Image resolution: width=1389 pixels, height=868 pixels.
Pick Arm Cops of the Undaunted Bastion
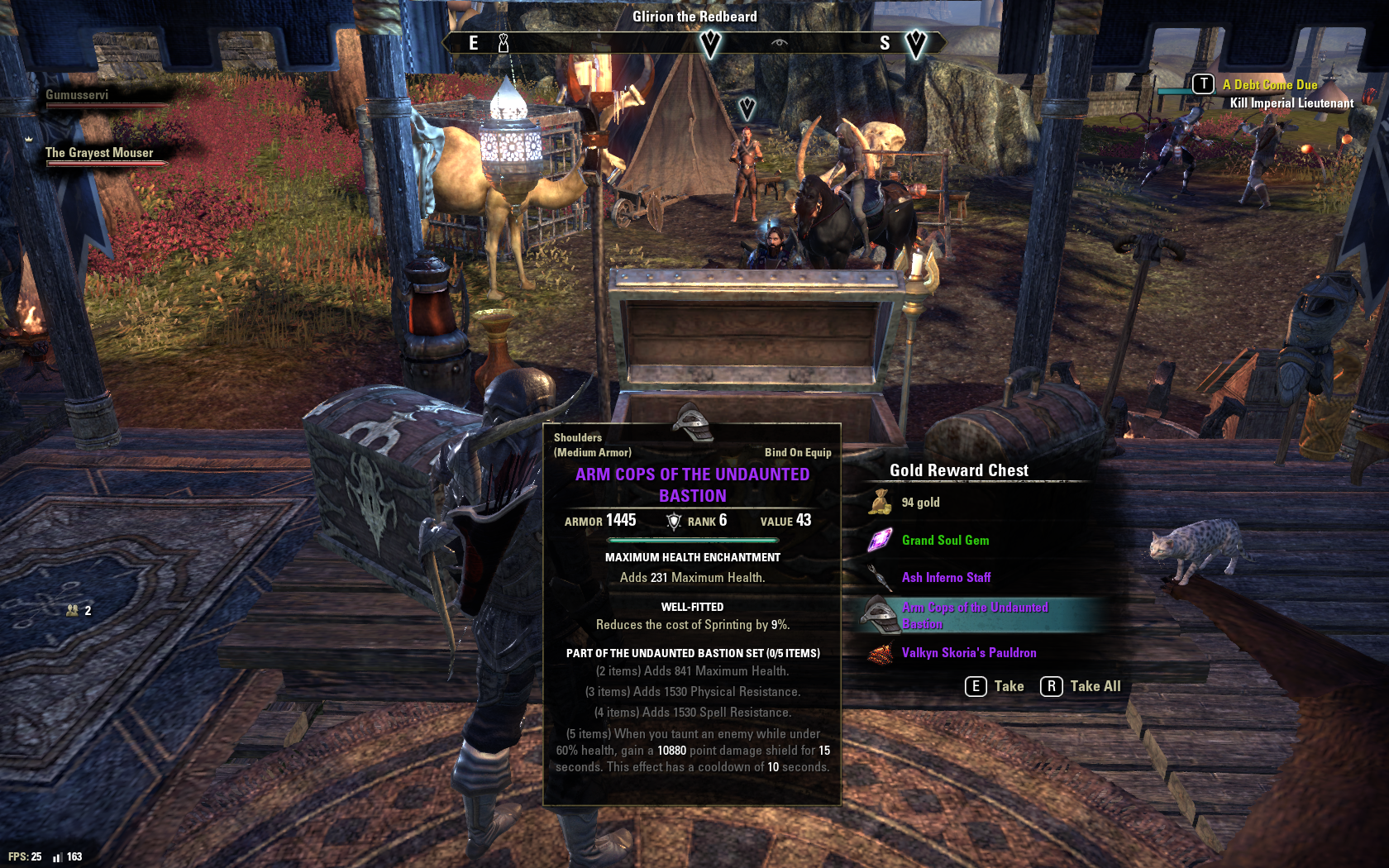pos(975,616)
